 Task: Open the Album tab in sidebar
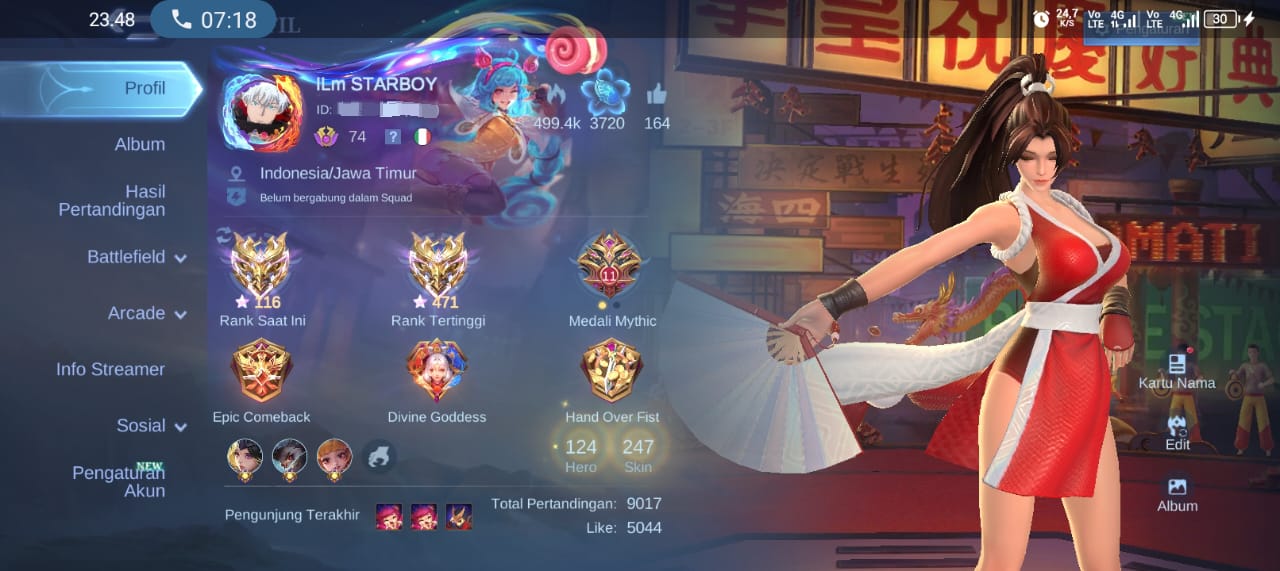pos(139,144)
